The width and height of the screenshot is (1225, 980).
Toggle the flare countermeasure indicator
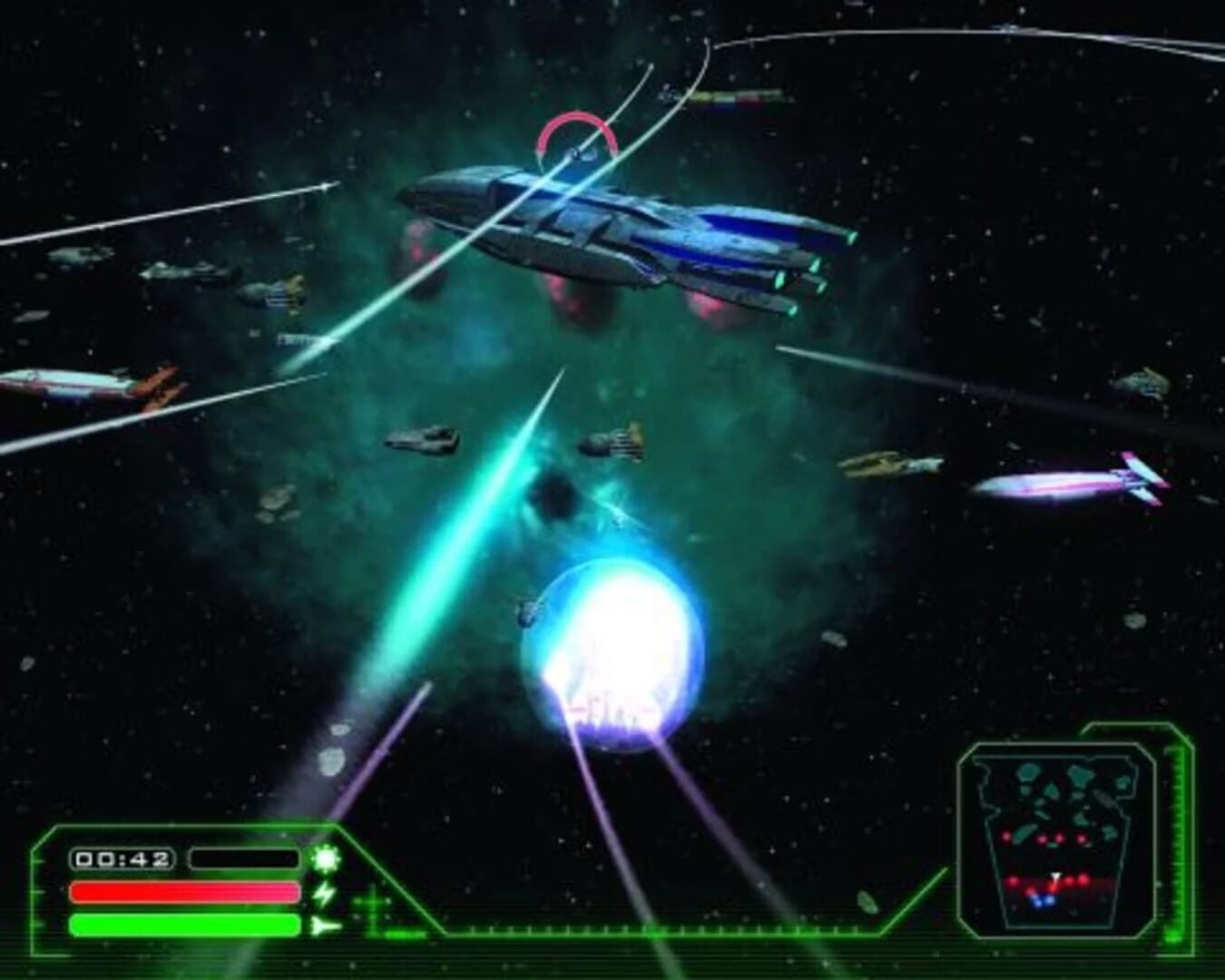325,857
